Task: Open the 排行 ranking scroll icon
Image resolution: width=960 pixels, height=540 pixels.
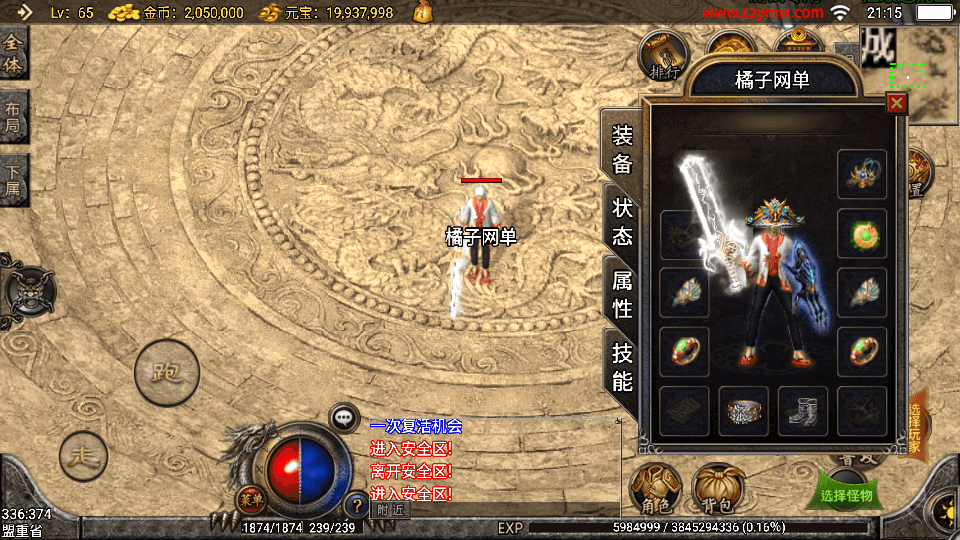Action: (665, 56)
